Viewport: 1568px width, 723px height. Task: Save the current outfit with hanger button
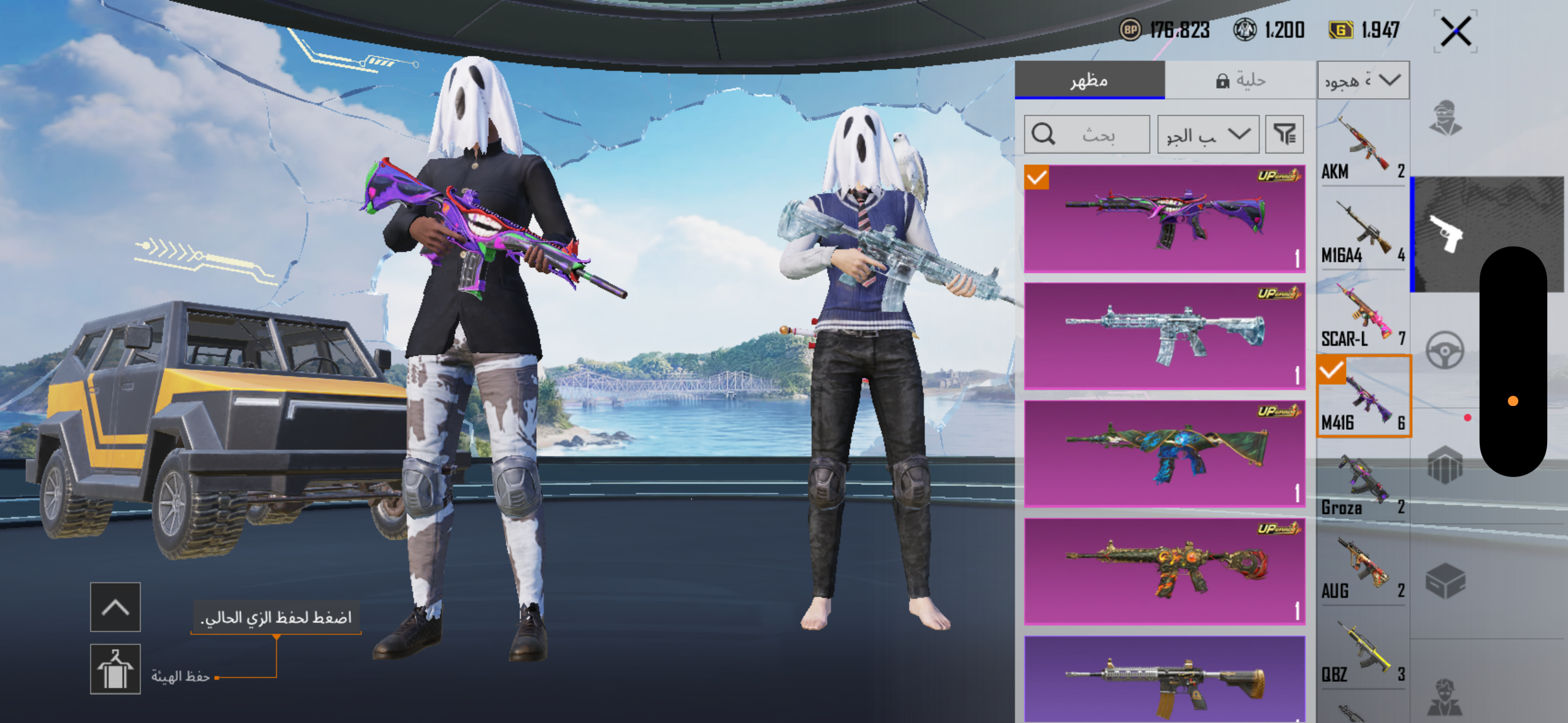pyautogui.click(x=115, y=669)
